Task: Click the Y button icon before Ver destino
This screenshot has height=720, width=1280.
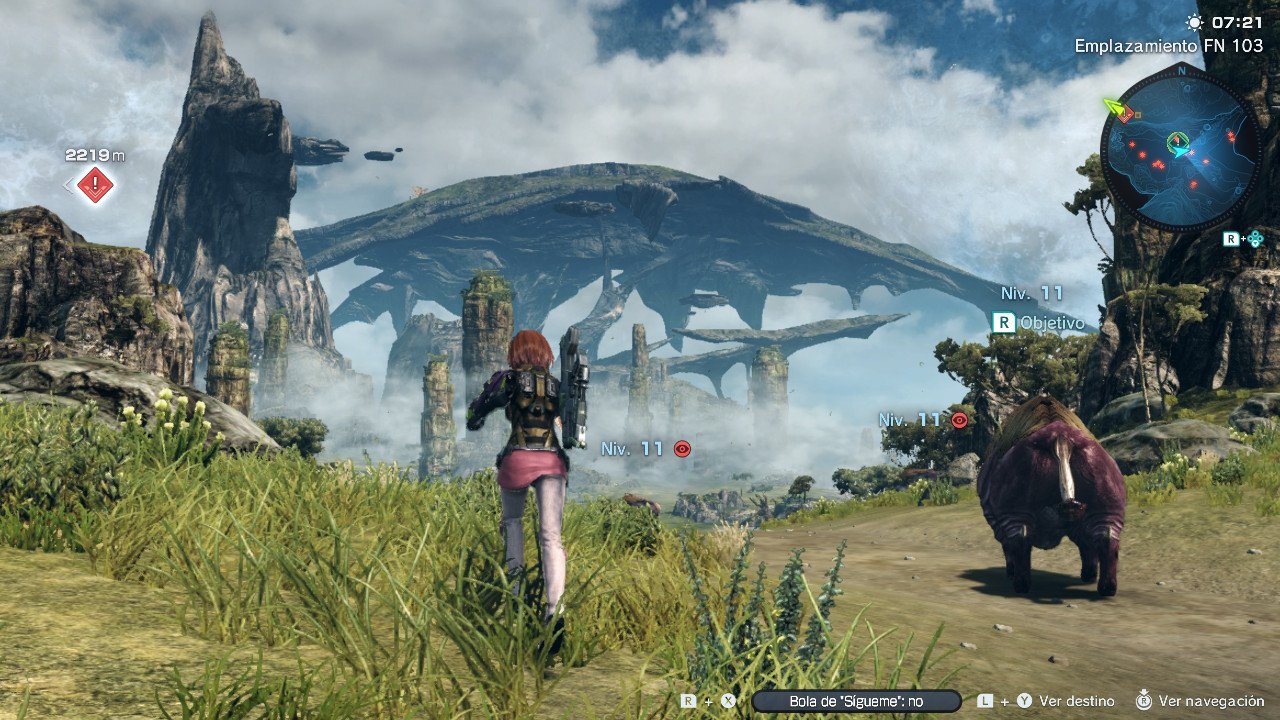Action: click(1024, 700)
